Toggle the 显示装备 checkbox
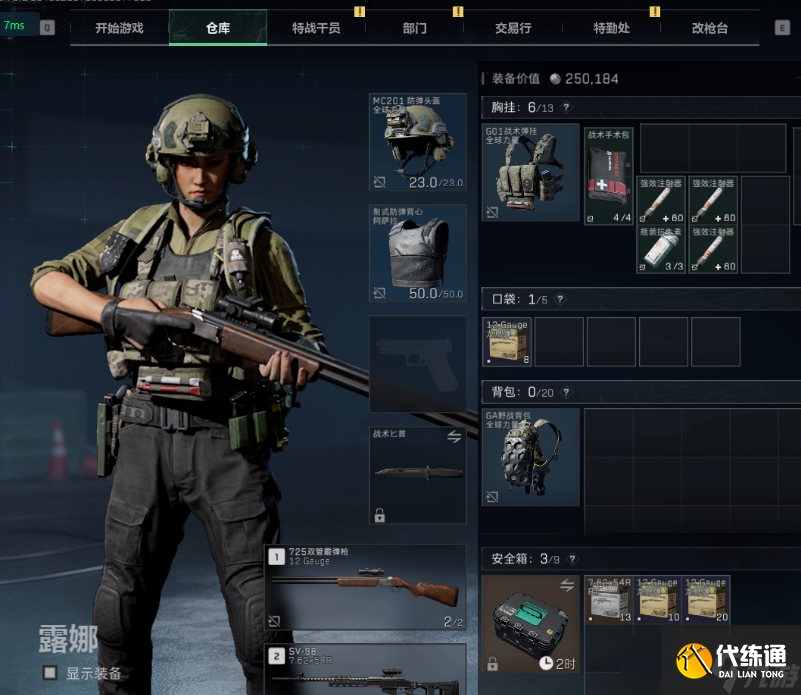This screenshot has height=695, width=801. click(x=49, y=673)
